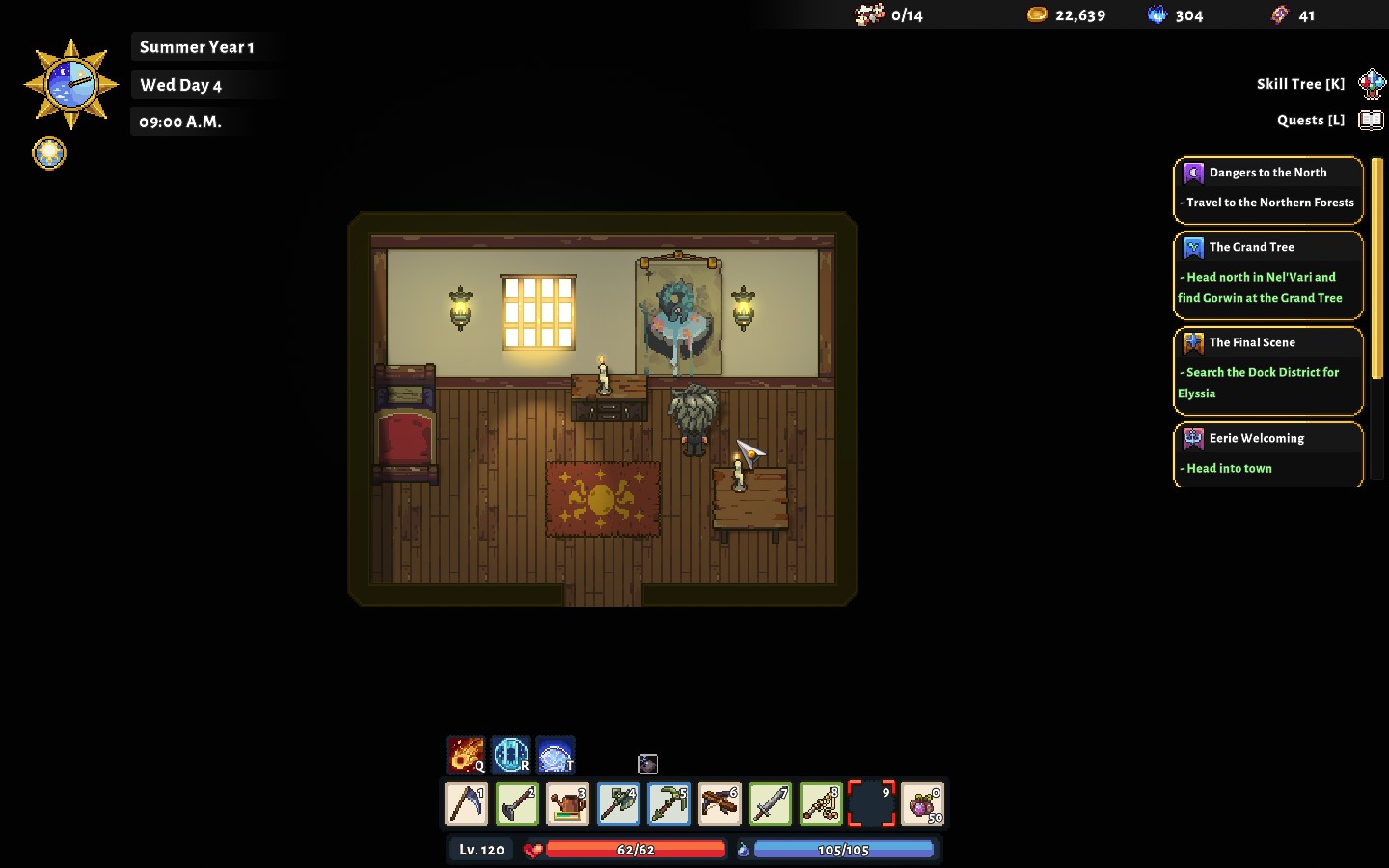This screenshot has width=1389, height=868.
Task: Select the hoe hotbar slot
Action: point(517,803)
